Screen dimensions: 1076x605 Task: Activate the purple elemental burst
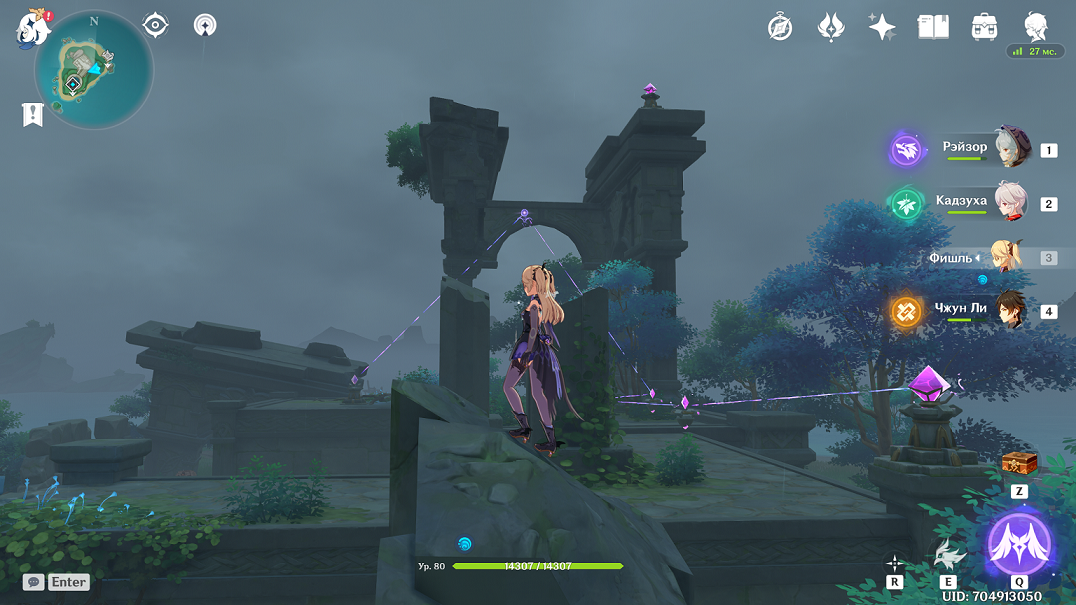[x=1019, y=545]
